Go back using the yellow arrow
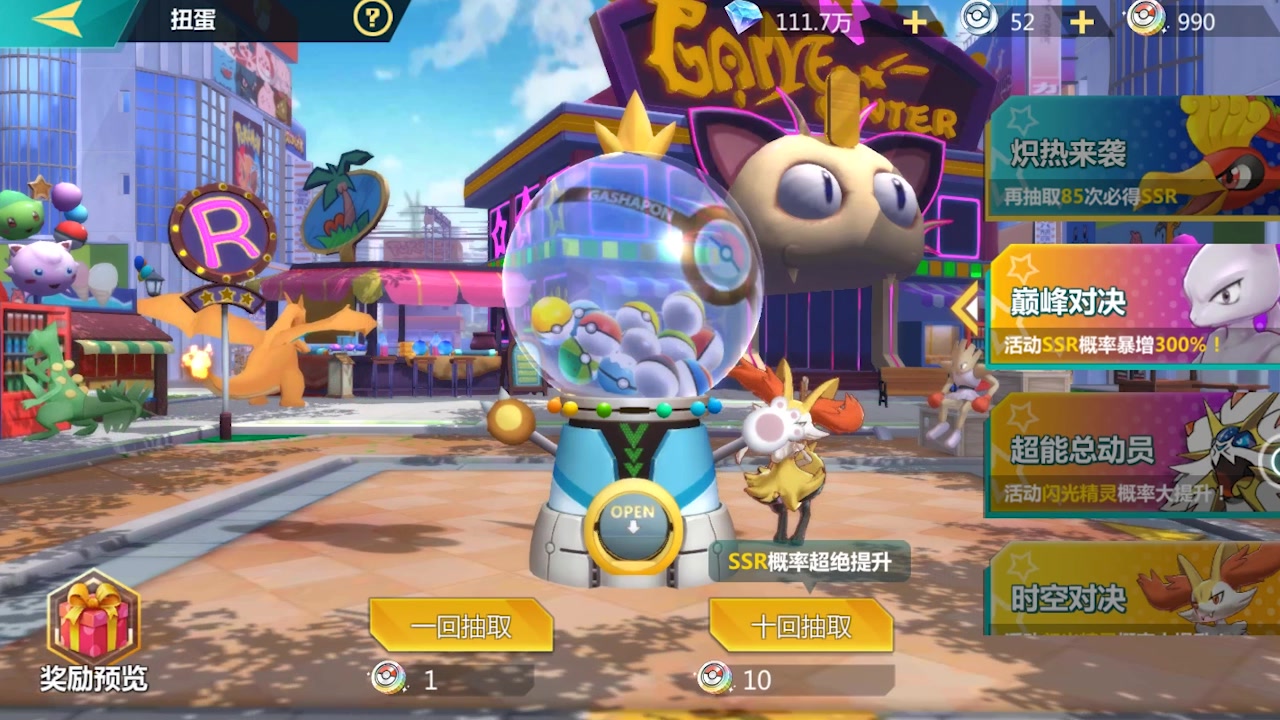 [x=58, y=19]
